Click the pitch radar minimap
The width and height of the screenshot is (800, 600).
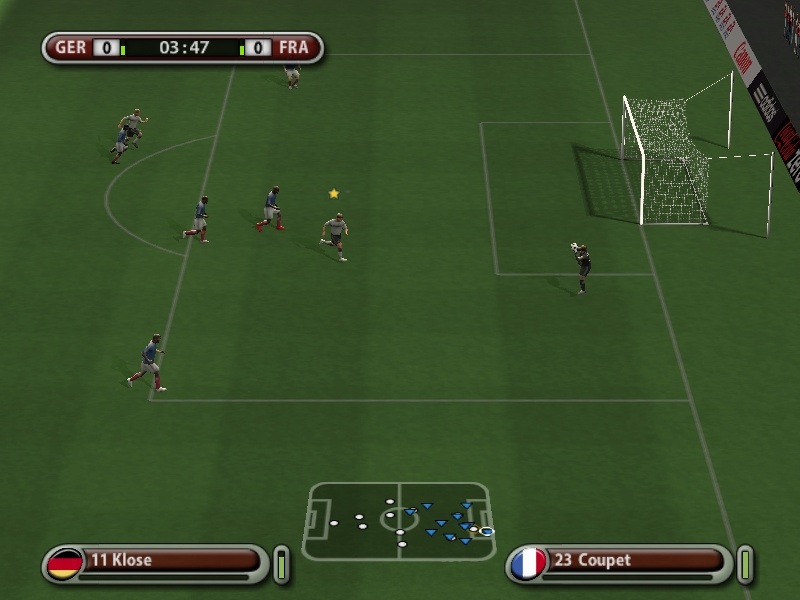pyautogui.click(x=399, y=521)
